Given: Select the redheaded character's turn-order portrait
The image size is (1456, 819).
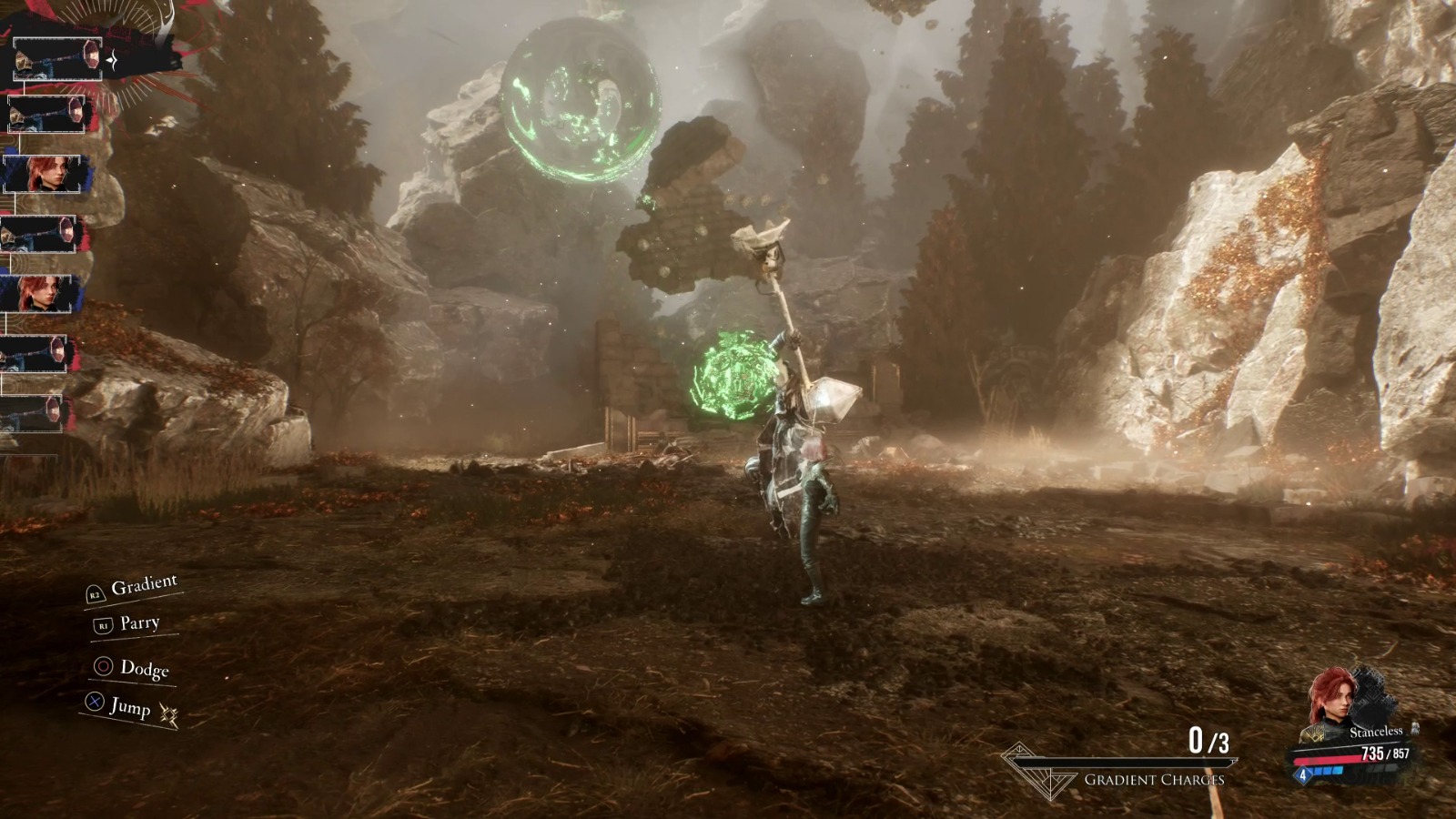Looking at the screenshot, I should pyautogui.click(x=44, y=175).
